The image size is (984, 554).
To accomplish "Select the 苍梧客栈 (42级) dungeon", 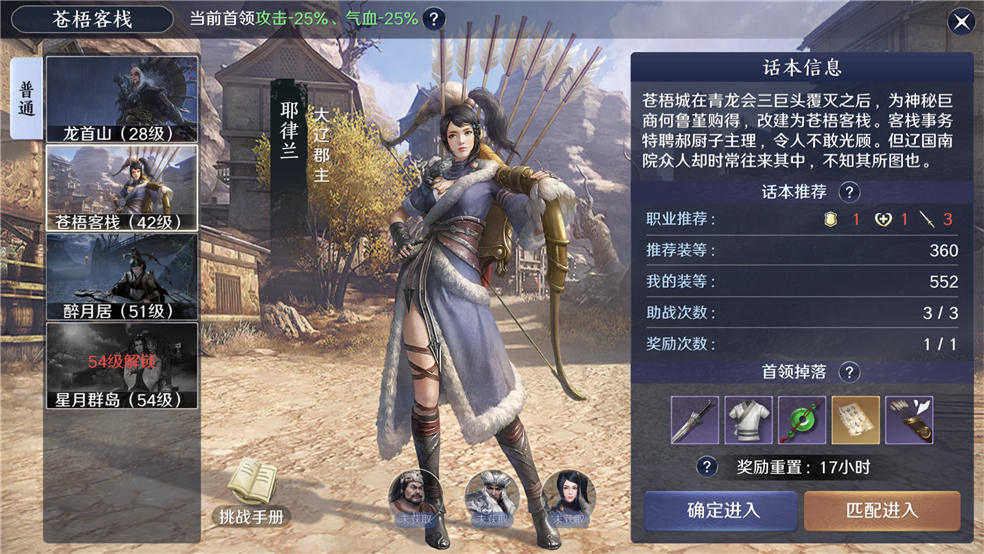I will coord(121,189).
